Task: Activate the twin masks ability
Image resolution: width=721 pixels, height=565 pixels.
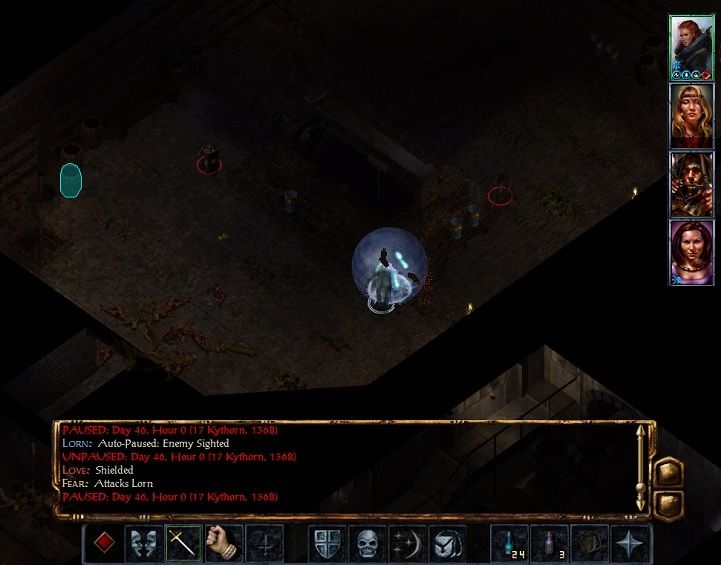Action: coord(143,543)
